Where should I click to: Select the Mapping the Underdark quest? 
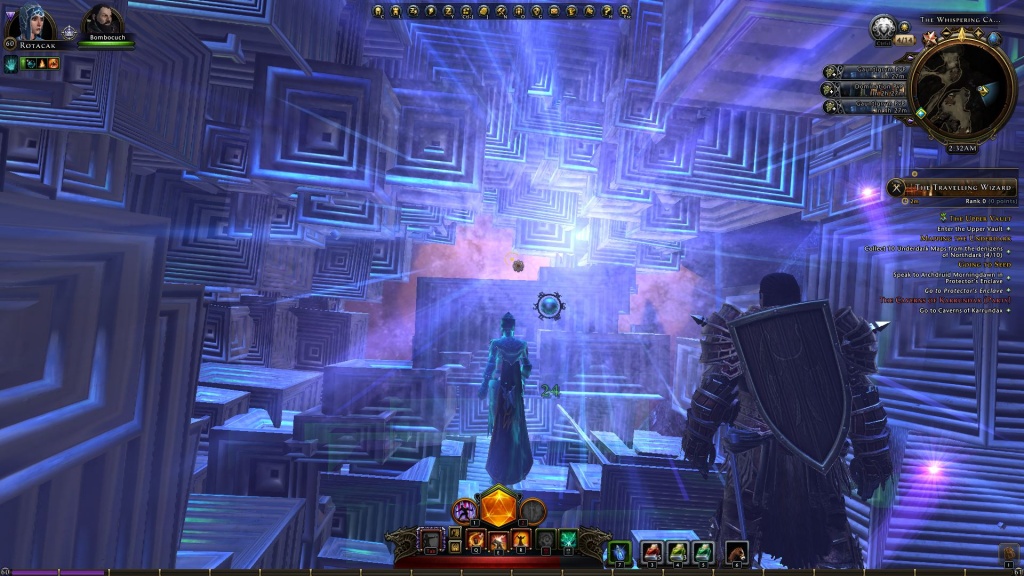pos(965,238)
